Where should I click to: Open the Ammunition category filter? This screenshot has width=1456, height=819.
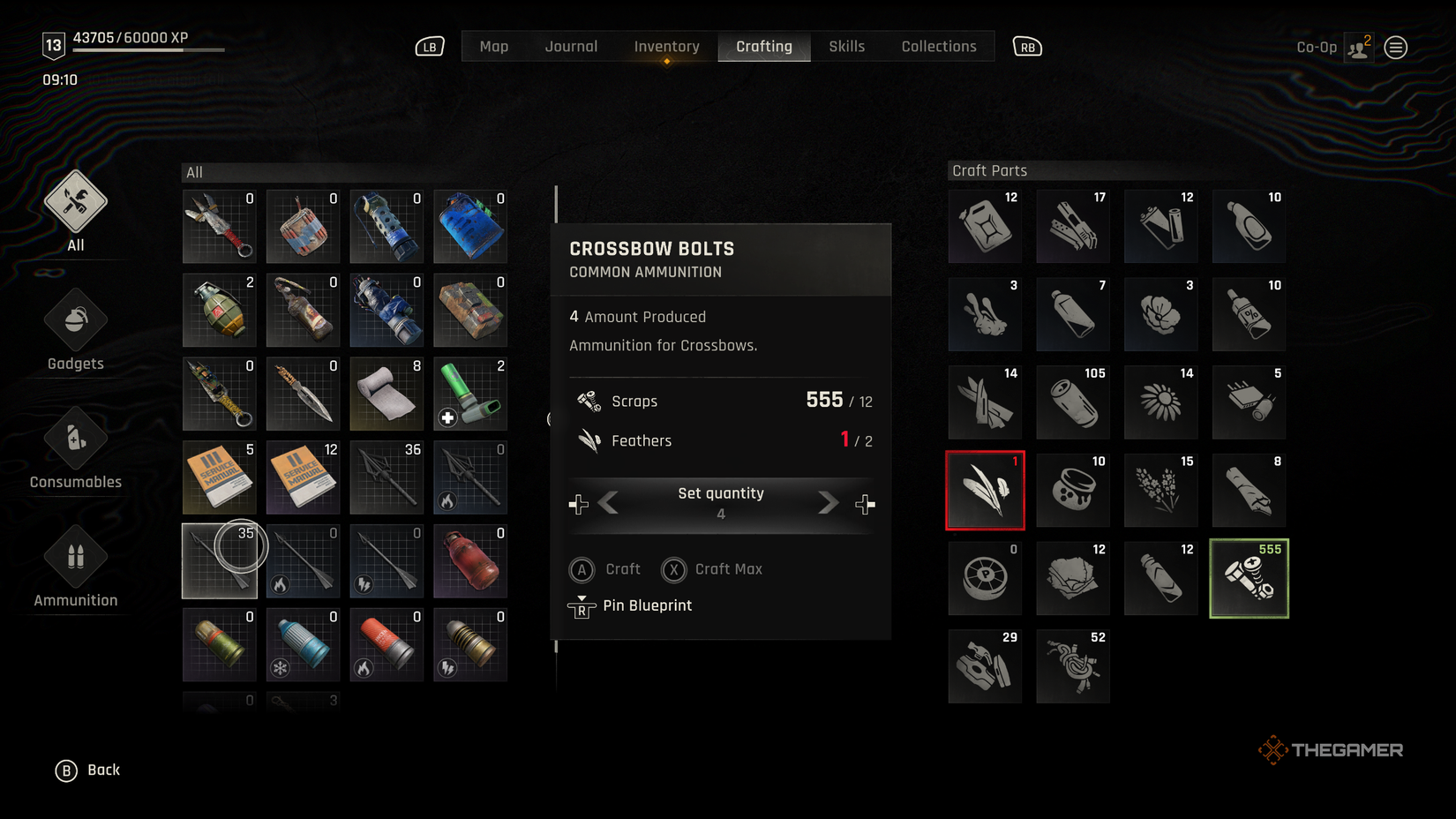pyautogui.click(x=75, y=557)
